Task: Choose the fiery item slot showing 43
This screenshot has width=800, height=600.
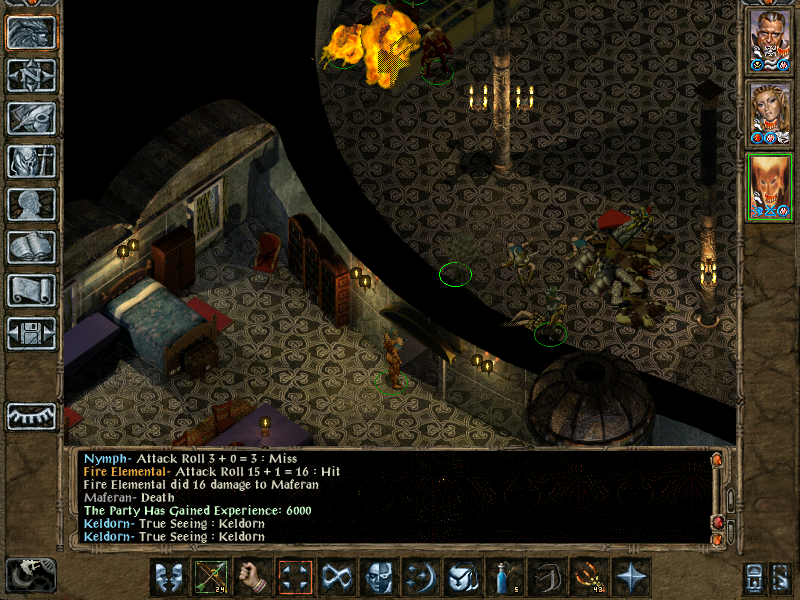Action: pos(590,577)
